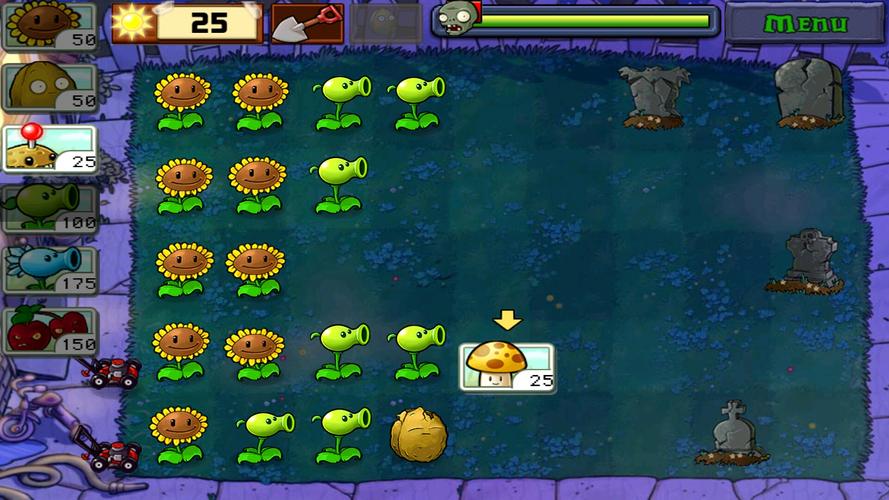Choose the Snow Pea seed packet
The width and height of the screenshot is (889, 500).
[48, 270]
